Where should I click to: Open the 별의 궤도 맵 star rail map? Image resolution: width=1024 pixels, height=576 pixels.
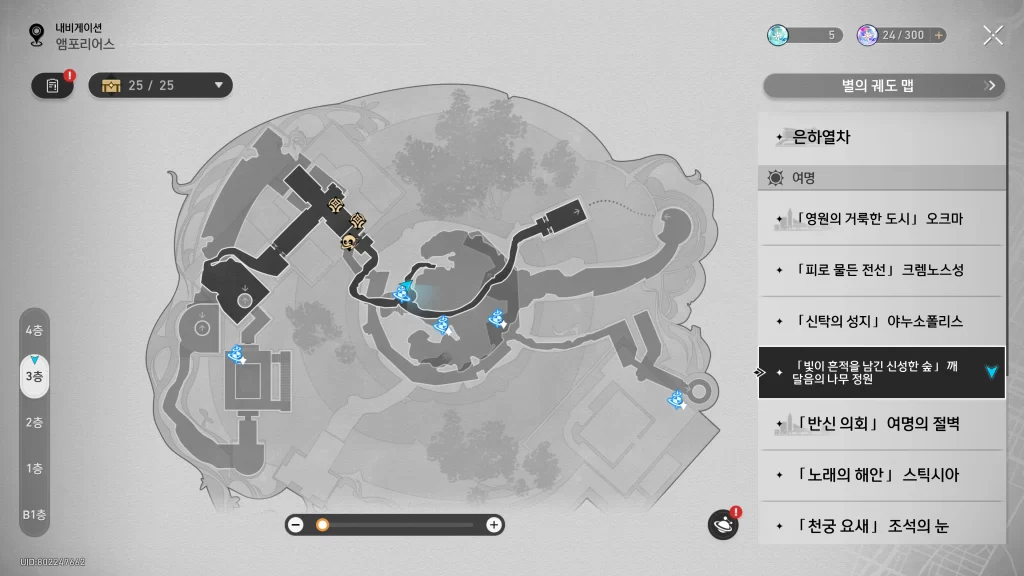click(x=884, y=86)
